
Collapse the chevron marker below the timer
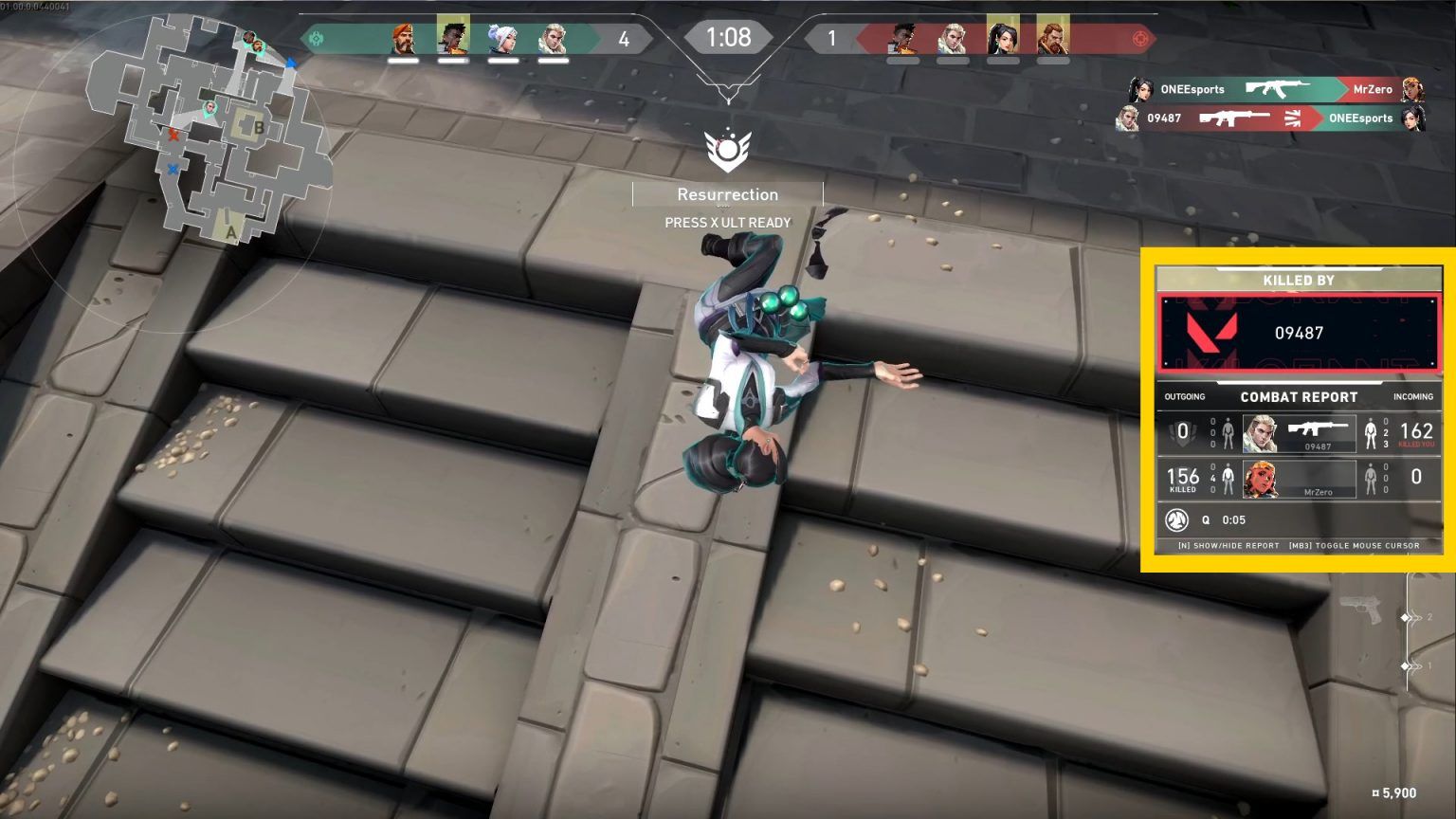(728, 90)
